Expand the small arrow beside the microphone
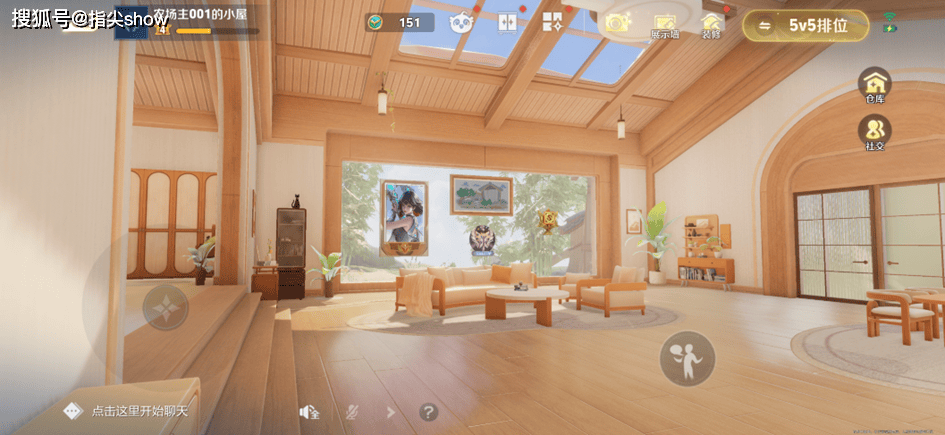The height and width of the screenshot is (435, 945). [x=390, y=411]
